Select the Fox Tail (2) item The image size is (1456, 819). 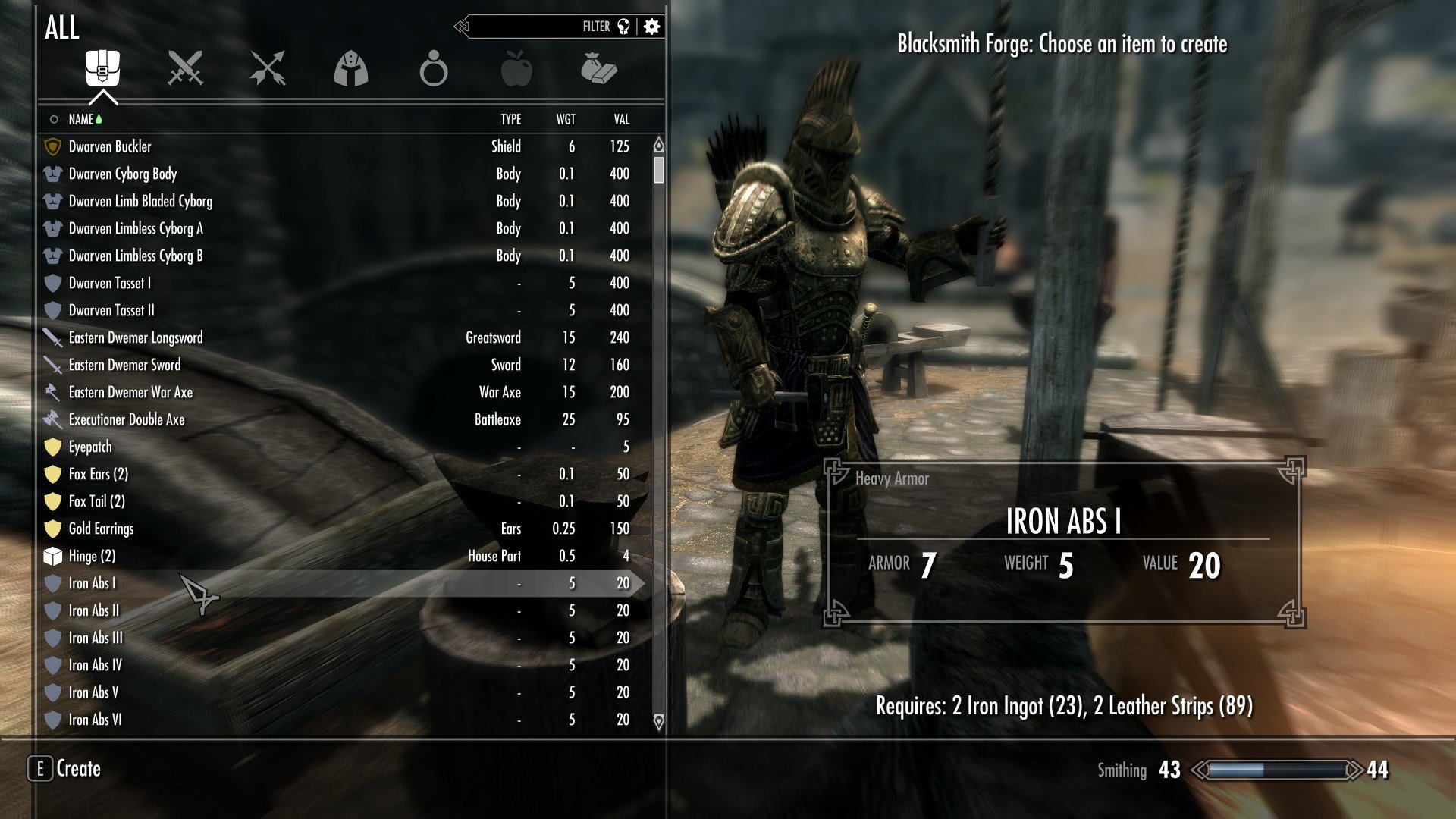coord(96,501)
